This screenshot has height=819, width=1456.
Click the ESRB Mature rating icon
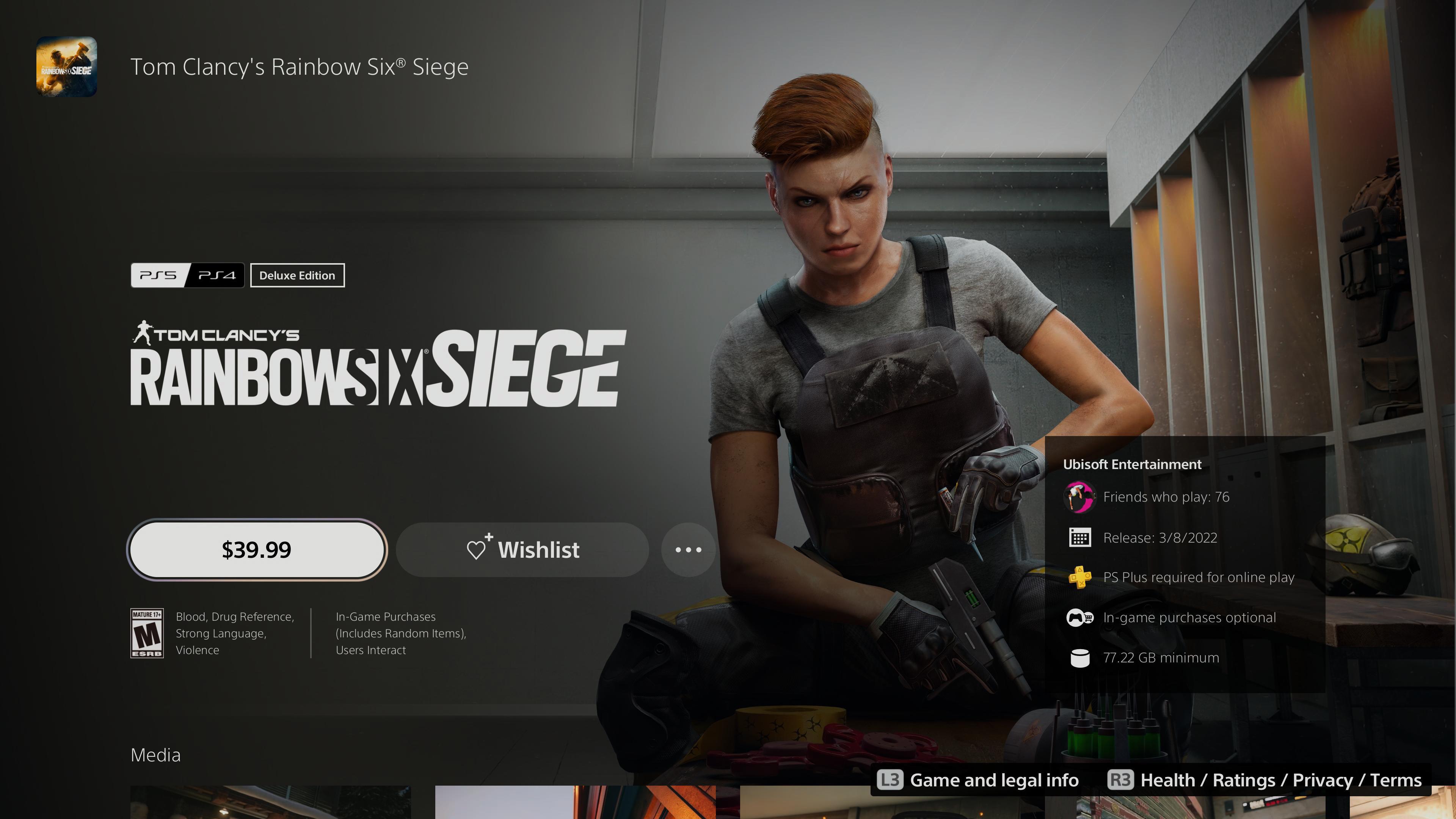tap(147, 632)
